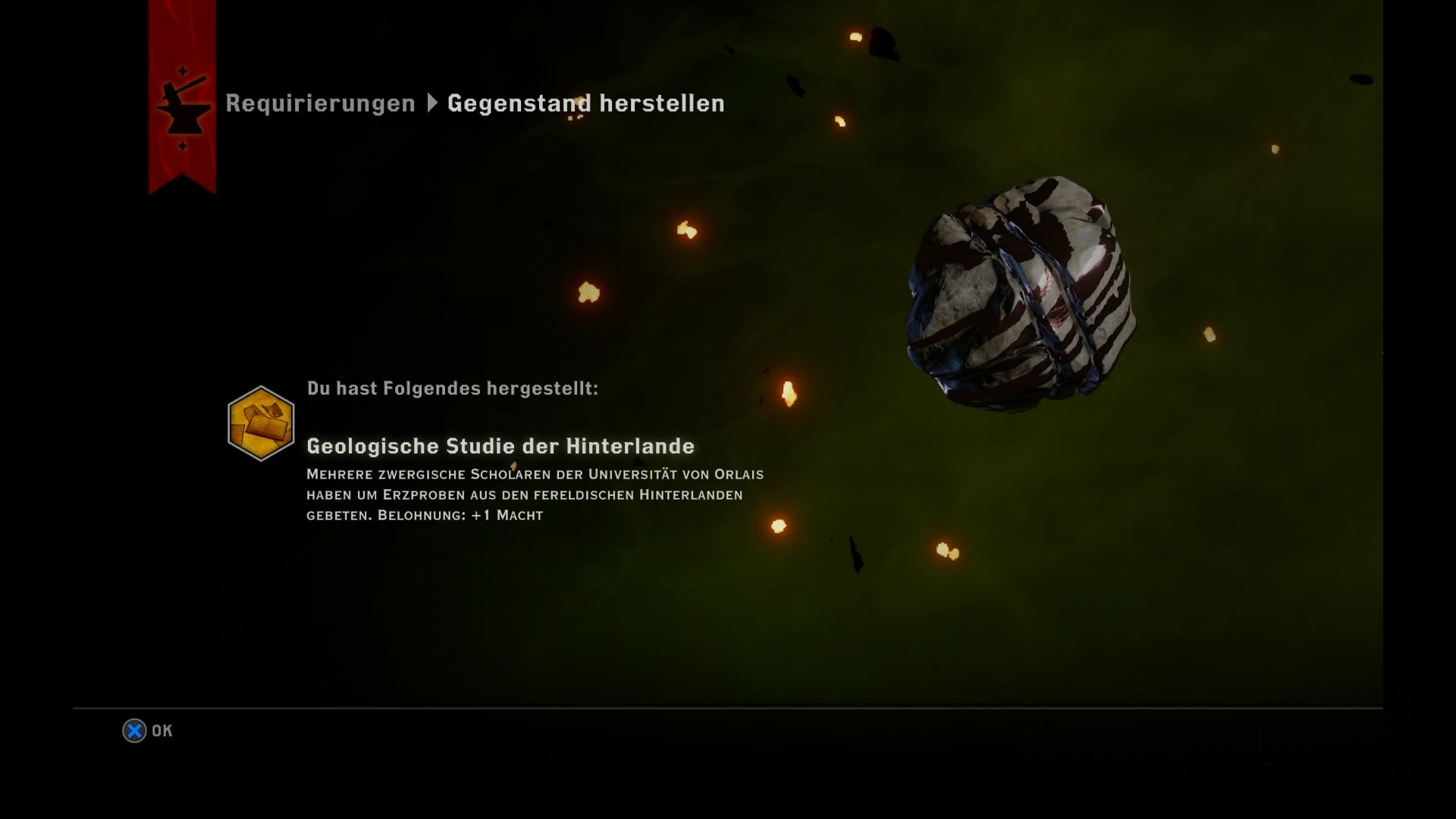Expand the arrow between Requirierungen and Gegenstand herstellen
The width and height of the screenshot is (1456, 819).
point(433,103)
